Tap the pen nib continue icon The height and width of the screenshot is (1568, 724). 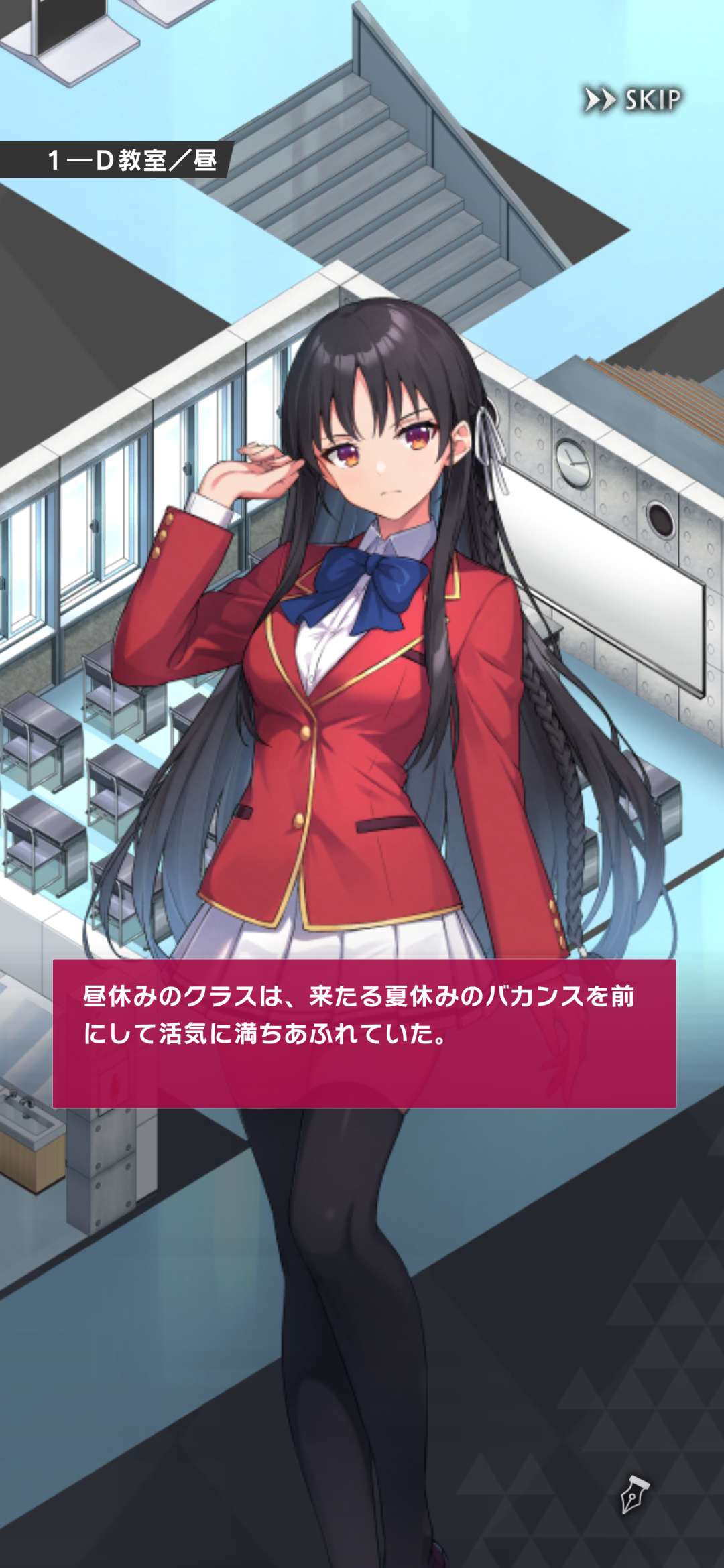tap(633, 1494)
